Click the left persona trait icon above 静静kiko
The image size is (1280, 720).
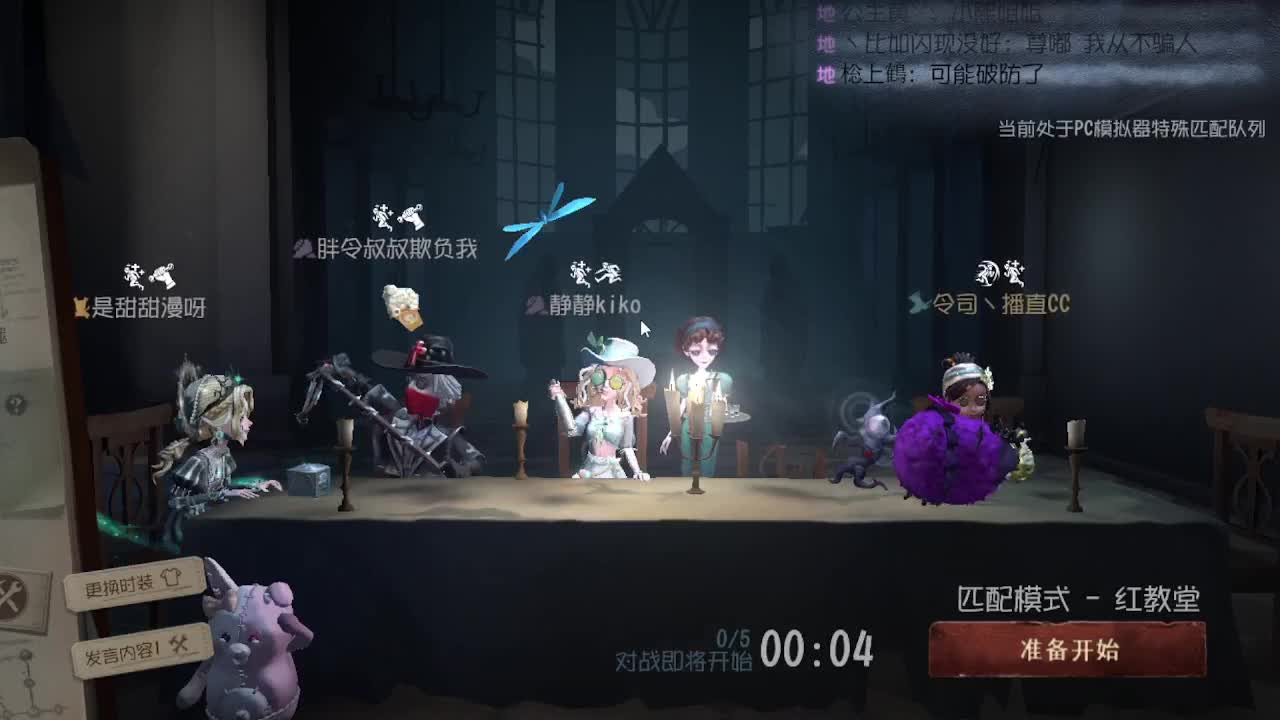(578, 272)
